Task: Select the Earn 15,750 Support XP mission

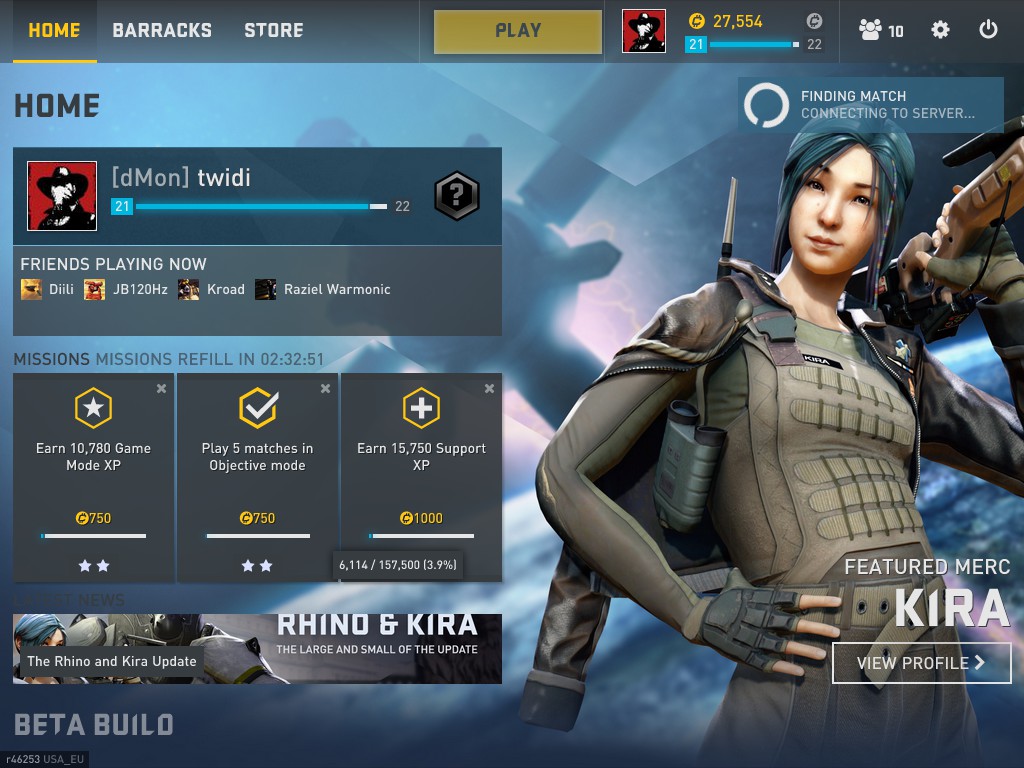Action: pyautogui.click(x=421, y=460)
